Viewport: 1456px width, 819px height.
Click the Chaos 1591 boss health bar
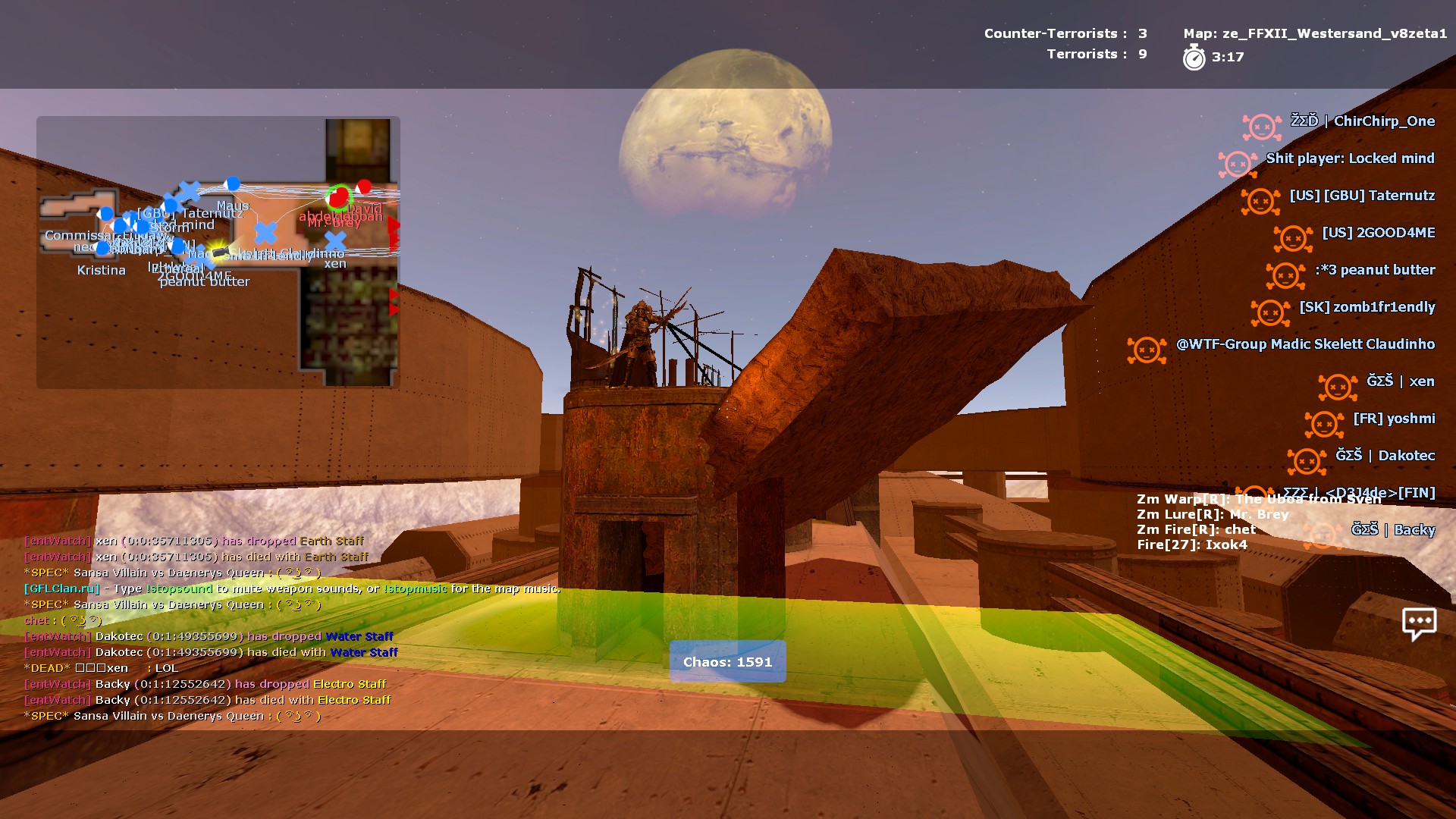726,661
